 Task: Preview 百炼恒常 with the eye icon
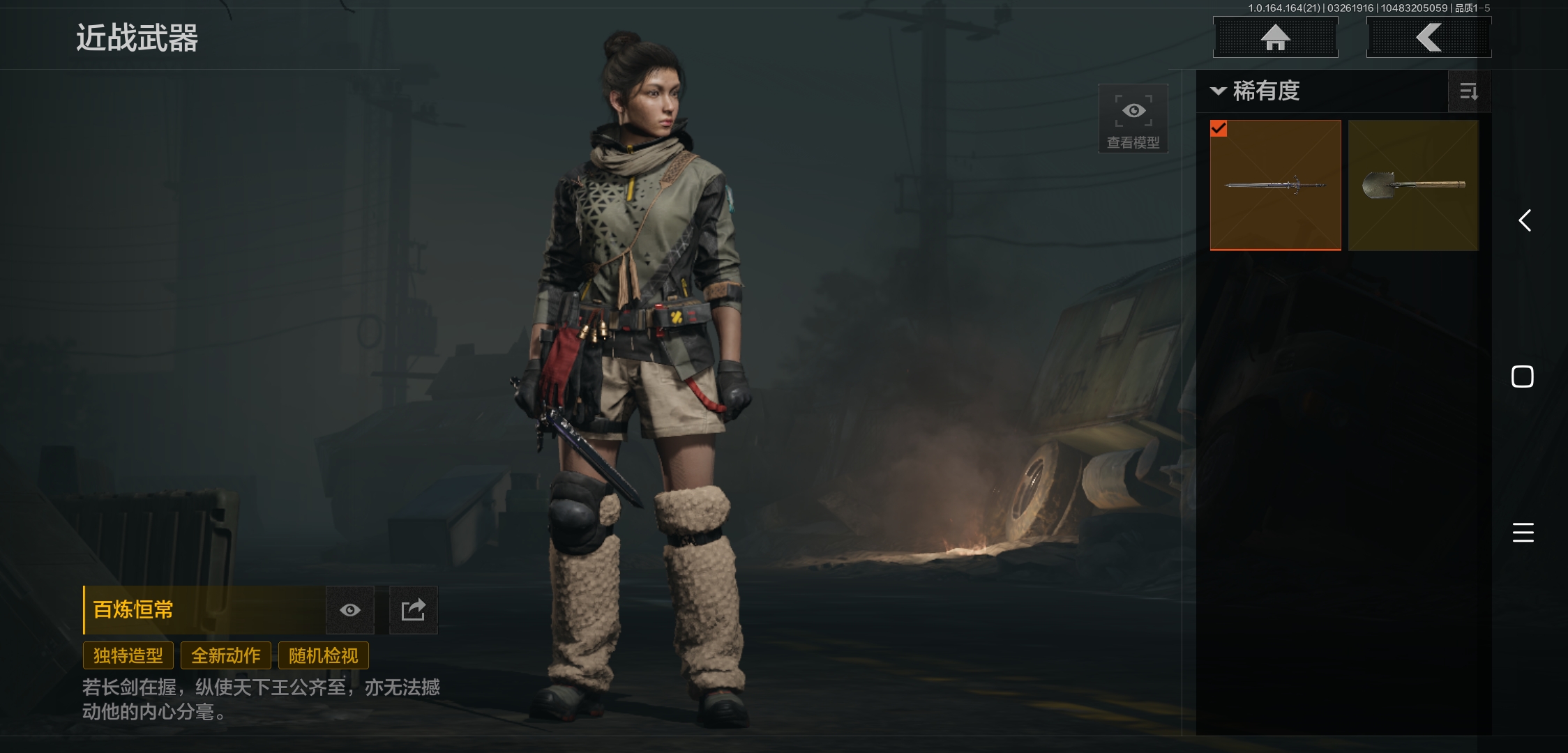[350, 610]
